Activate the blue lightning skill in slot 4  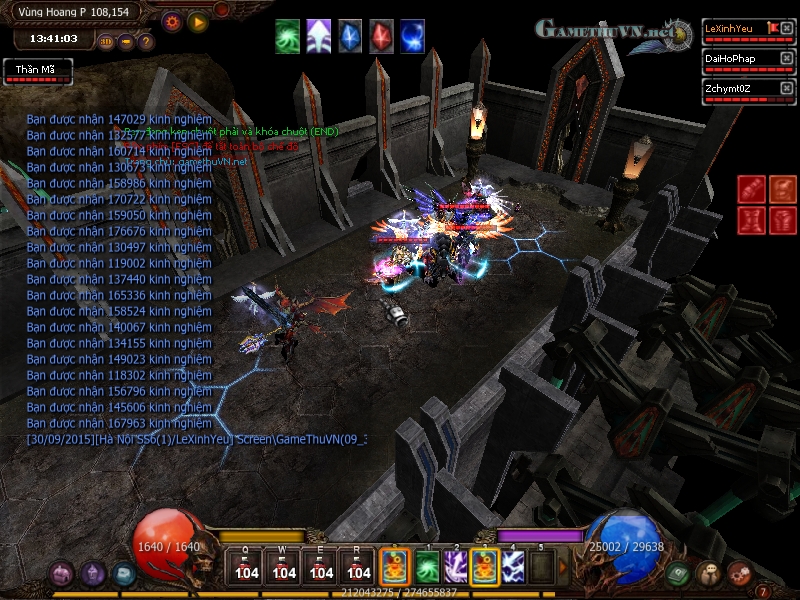click(513, 567)
